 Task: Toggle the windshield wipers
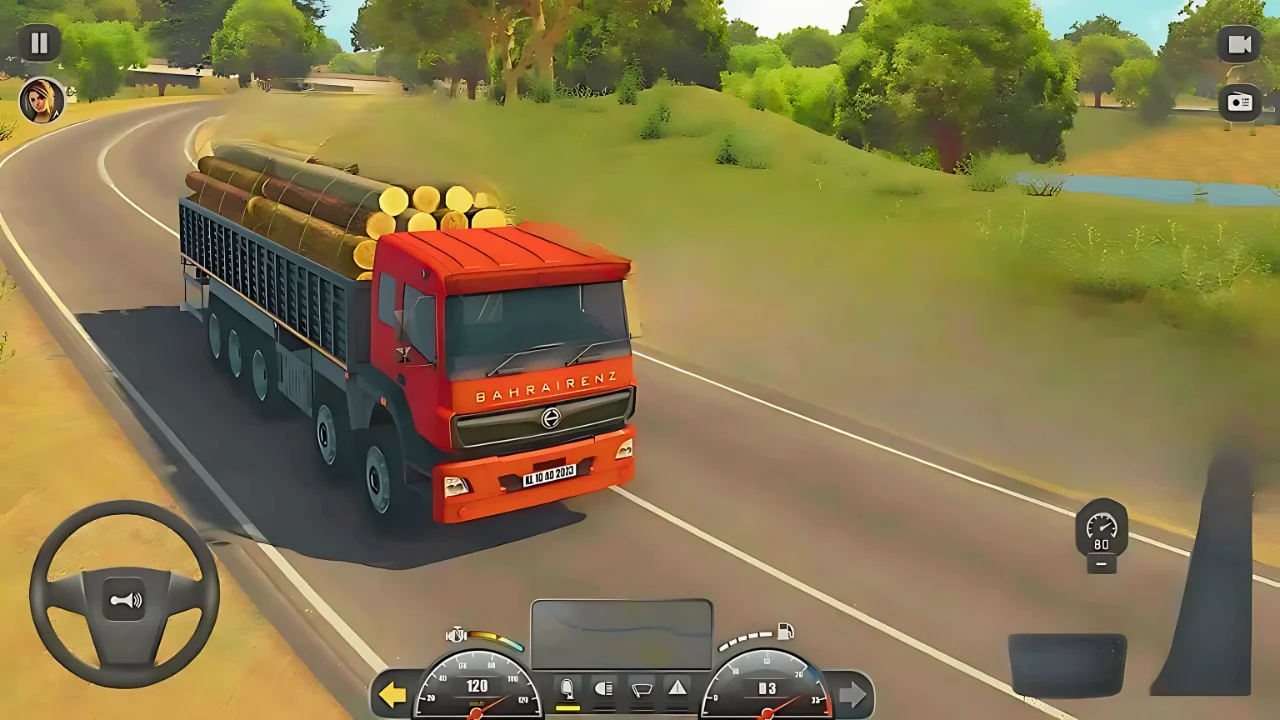point(641,687)
